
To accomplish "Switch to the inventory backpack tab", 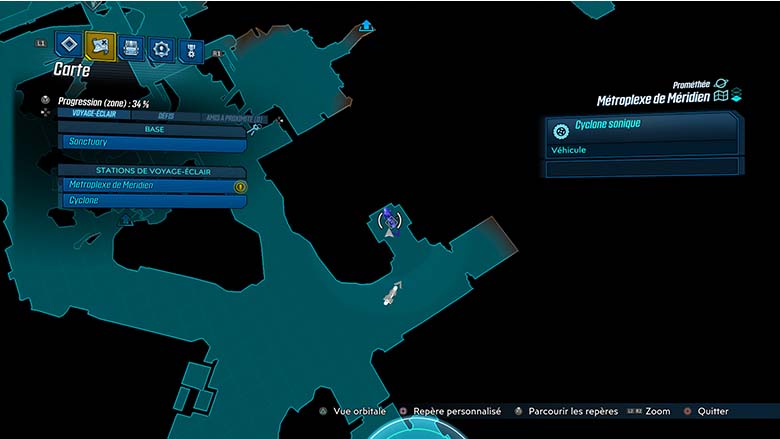I will 131,47.
